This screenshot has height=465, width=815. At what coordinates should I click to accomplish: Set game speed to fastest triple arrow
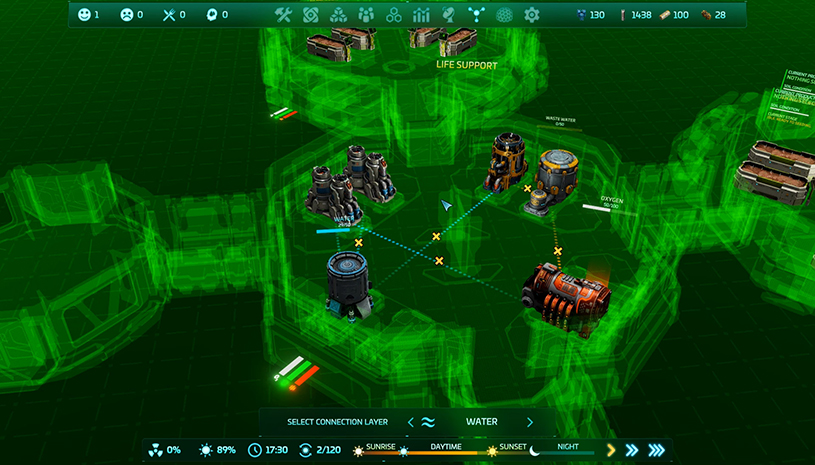click(x=657, y=450)
